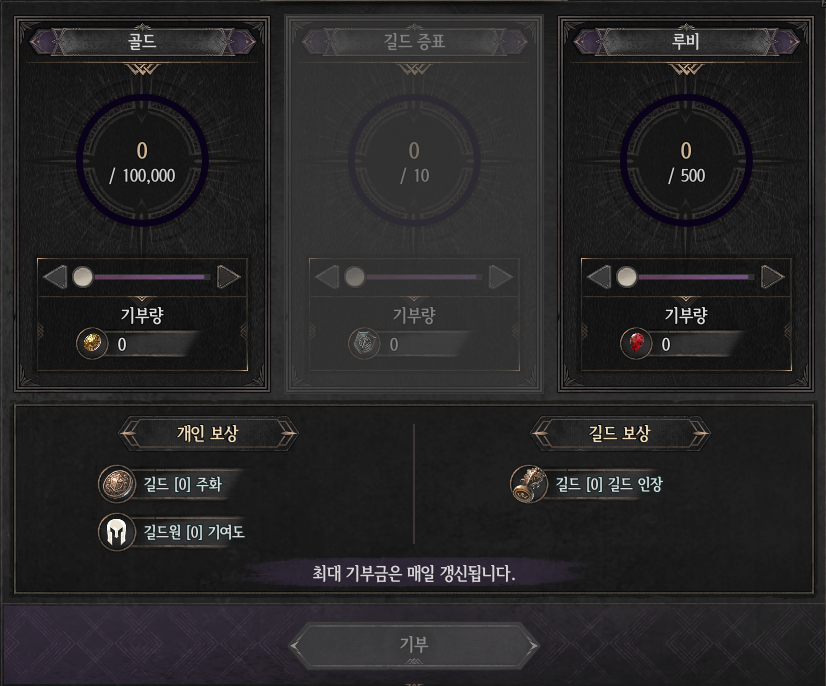Select the 길드 증표 기부량 amount field
826x686 pixels.
click(422, 344)
